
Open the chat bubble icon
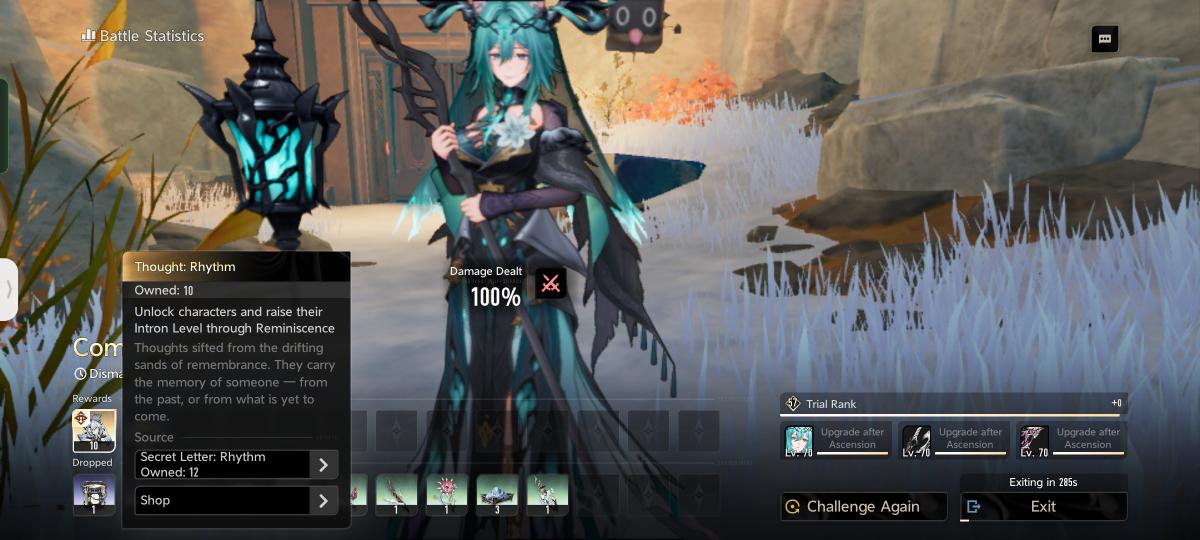pos(1105,39)
